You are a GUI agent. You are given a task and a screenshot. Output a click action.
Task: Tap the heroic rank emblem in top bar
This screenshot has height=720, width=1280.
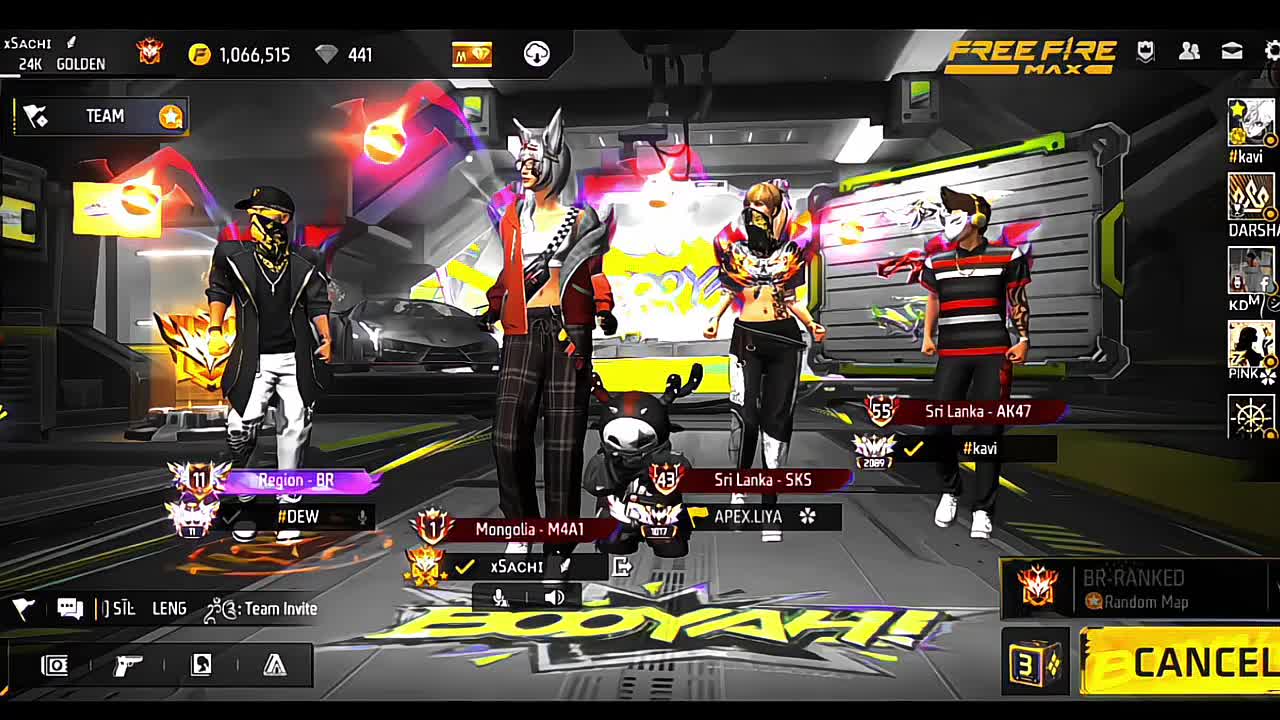[150, 52]
